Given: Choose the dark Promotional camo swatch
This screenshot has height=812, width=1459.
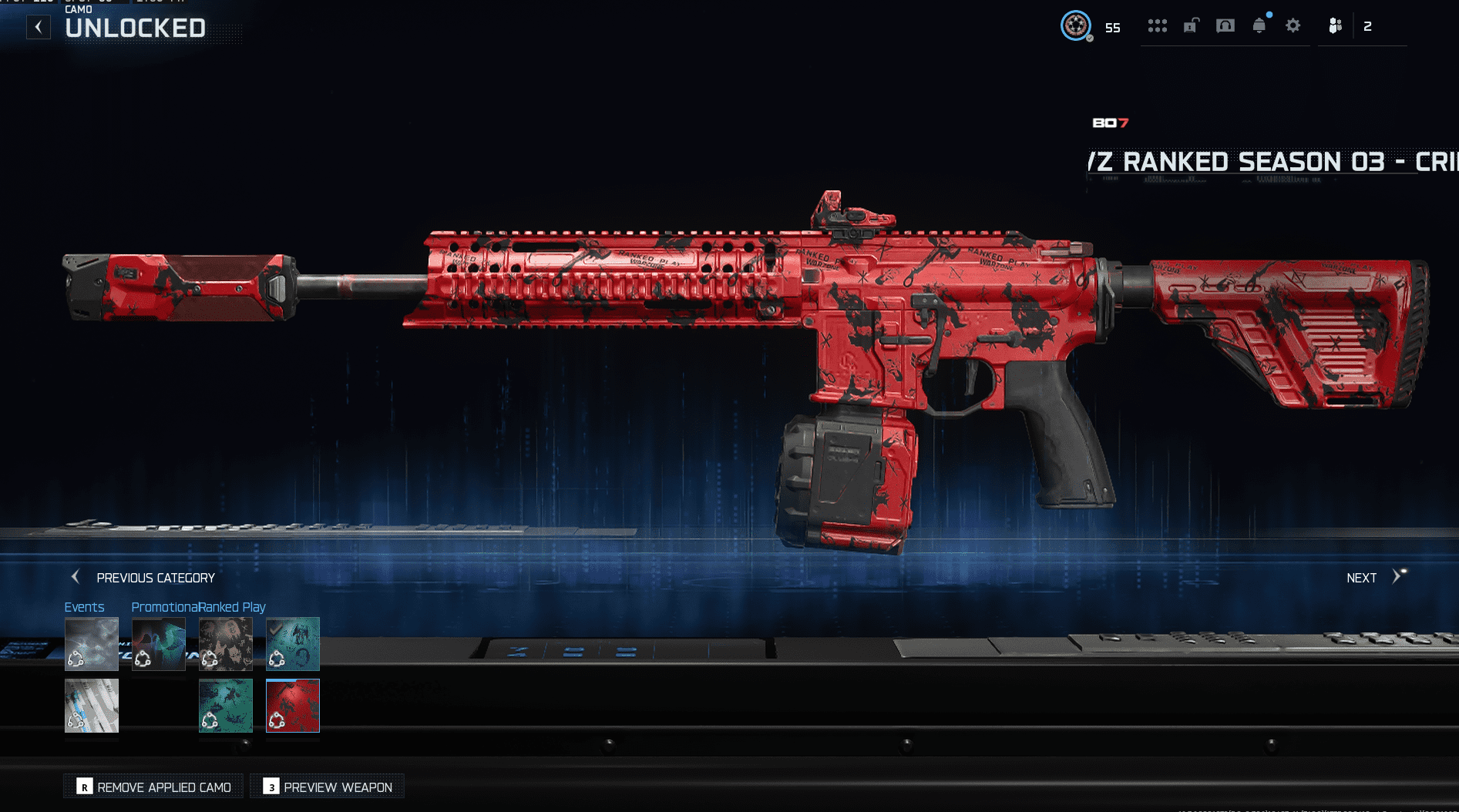Looking at the screenshot, I should tap(159, 644).
